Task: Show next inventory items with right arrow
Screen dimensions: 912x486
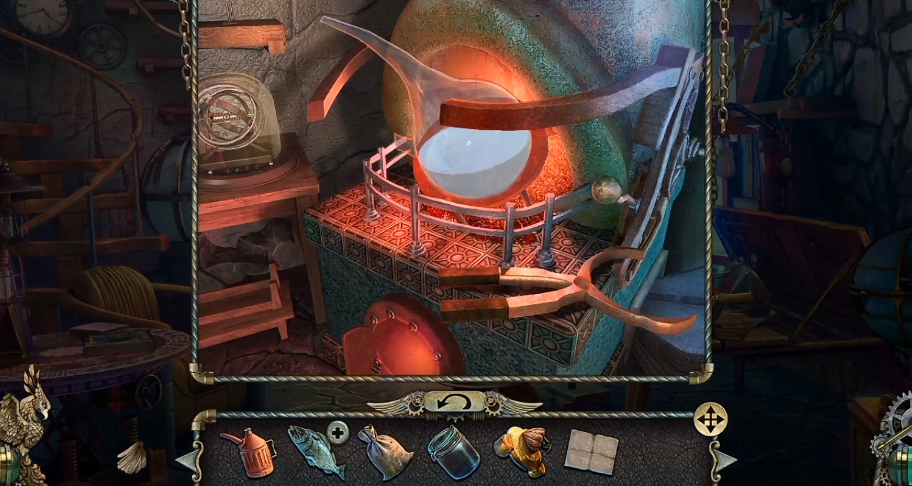Action: click(x=724, y=460)
